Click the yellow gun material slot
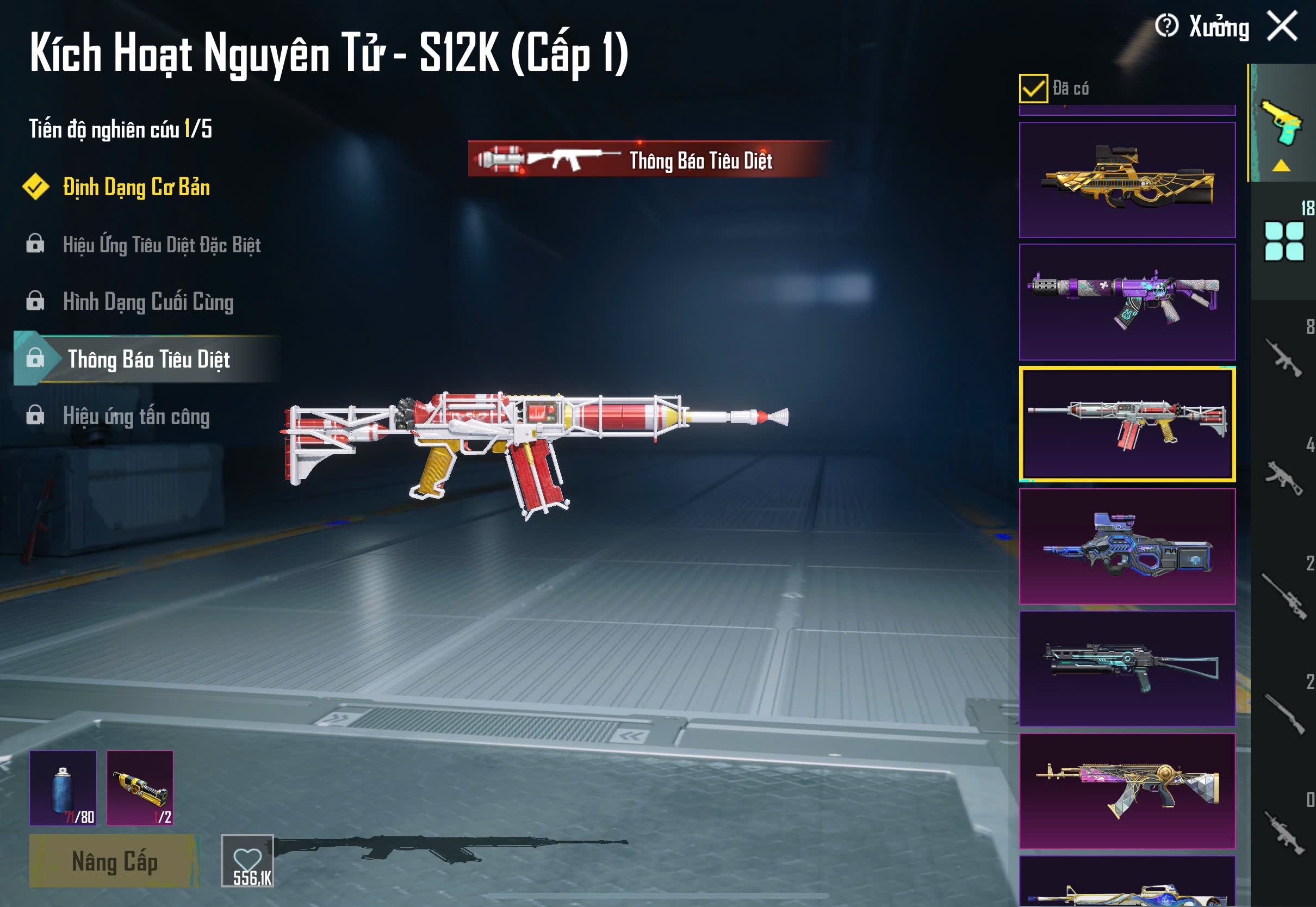Viewport: 1316px width, 907px height. tap(140, 788)
